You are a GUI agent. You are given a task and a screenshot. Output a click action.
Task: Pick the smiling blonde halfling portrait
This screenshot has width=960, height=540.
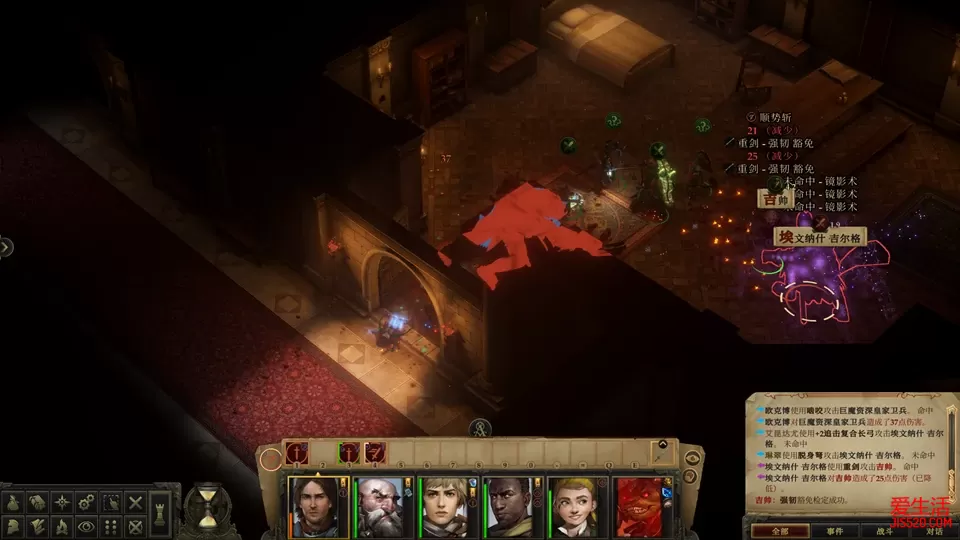(x=573, y=507)
